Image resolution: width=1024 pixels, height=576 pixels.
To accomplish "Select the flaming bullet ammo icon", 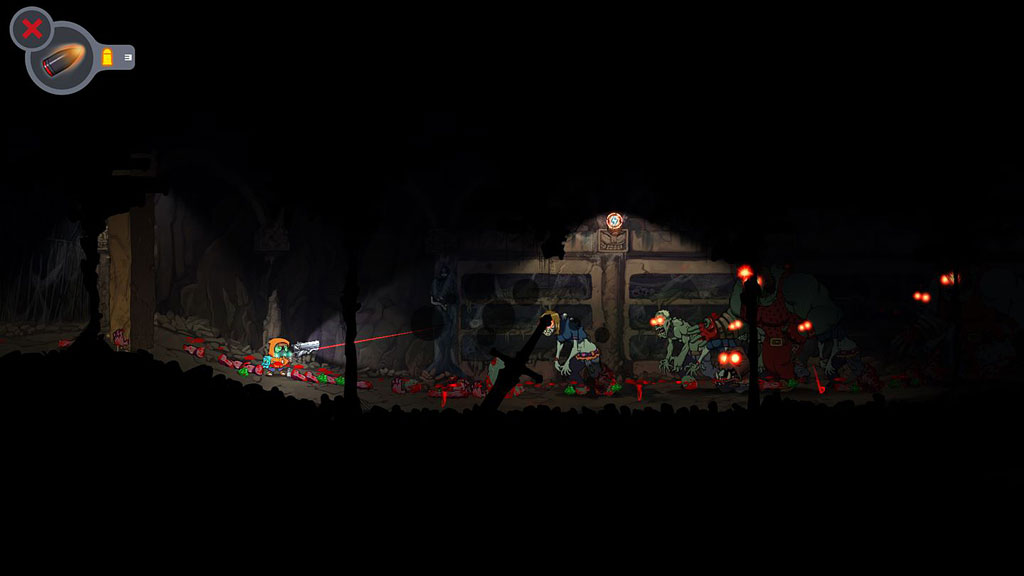I will (x=63, y=62).
